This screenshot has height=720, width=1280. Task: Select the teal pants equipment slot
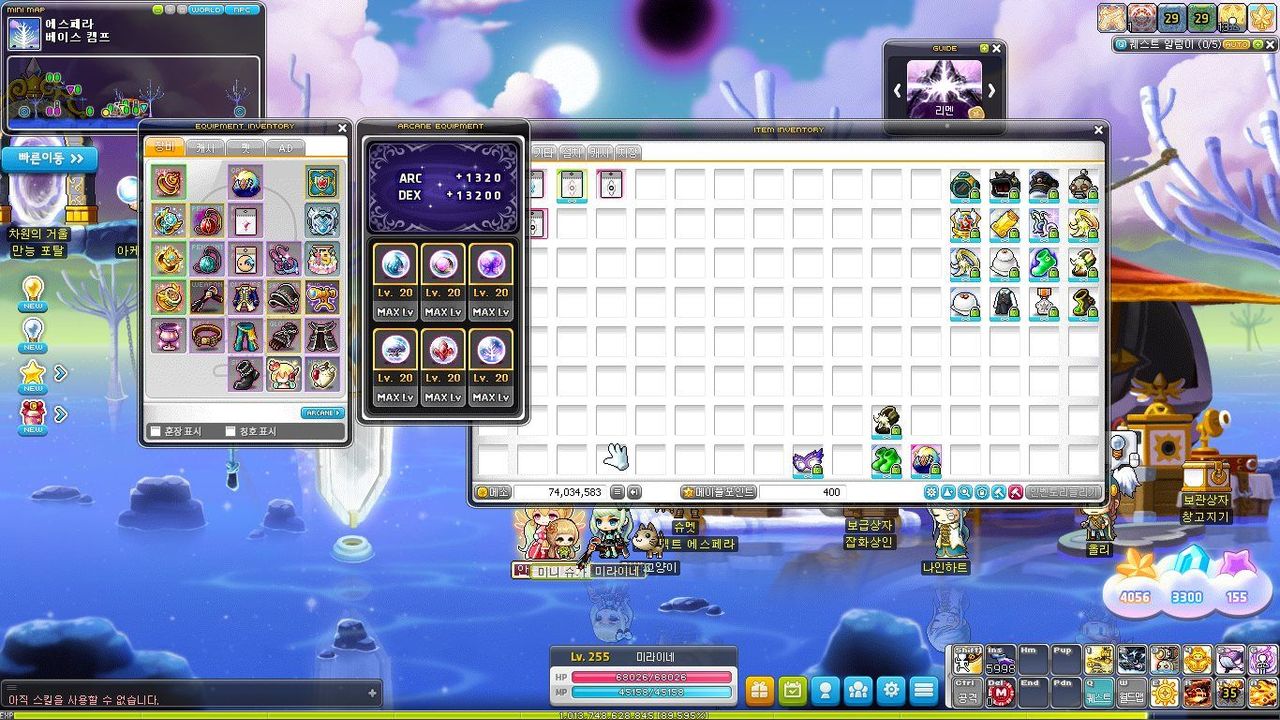245,336
